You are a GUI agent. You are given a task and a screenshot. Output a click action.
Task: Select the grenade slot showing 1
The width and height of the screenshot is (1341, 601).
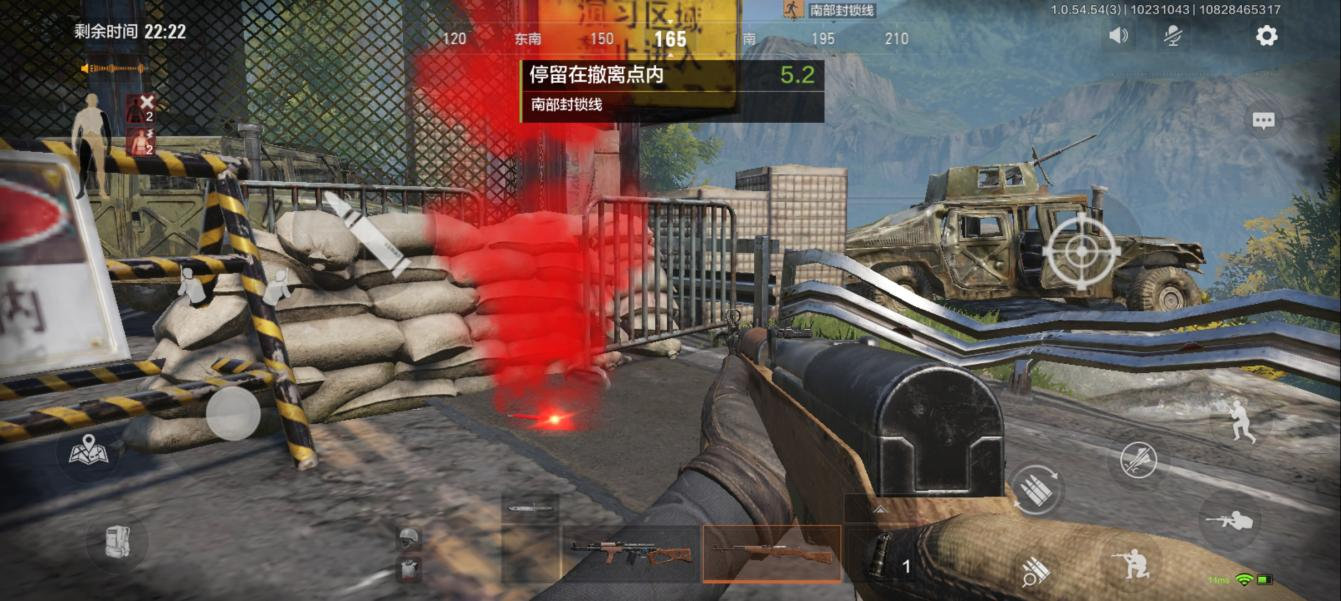pos(890,555)
